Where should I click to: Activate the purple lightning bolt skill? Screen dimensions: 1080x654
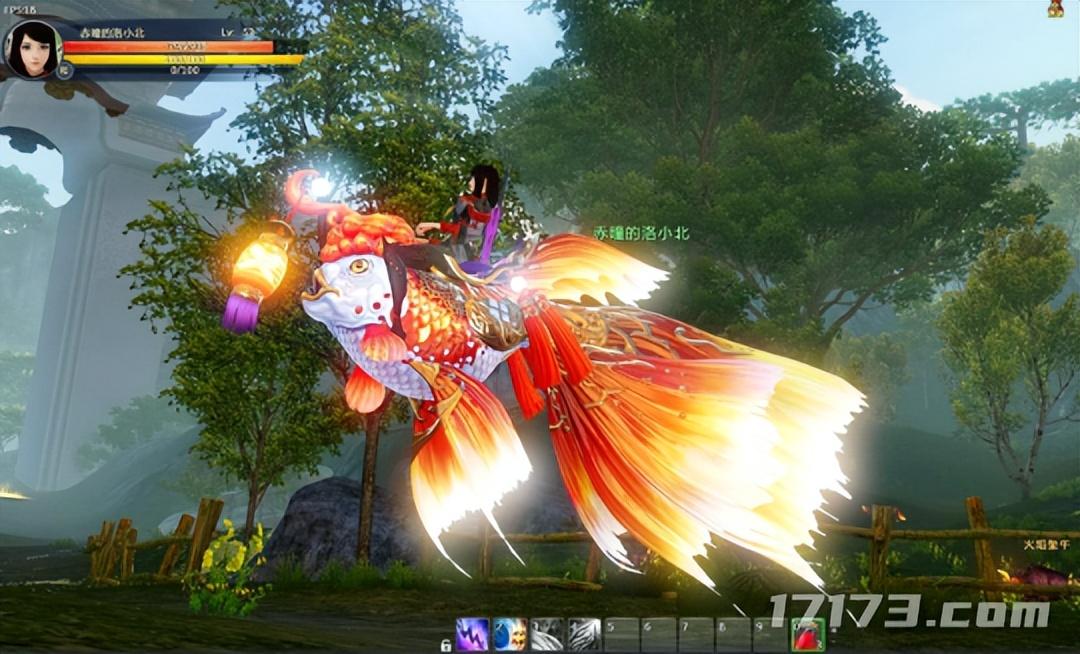472,634
